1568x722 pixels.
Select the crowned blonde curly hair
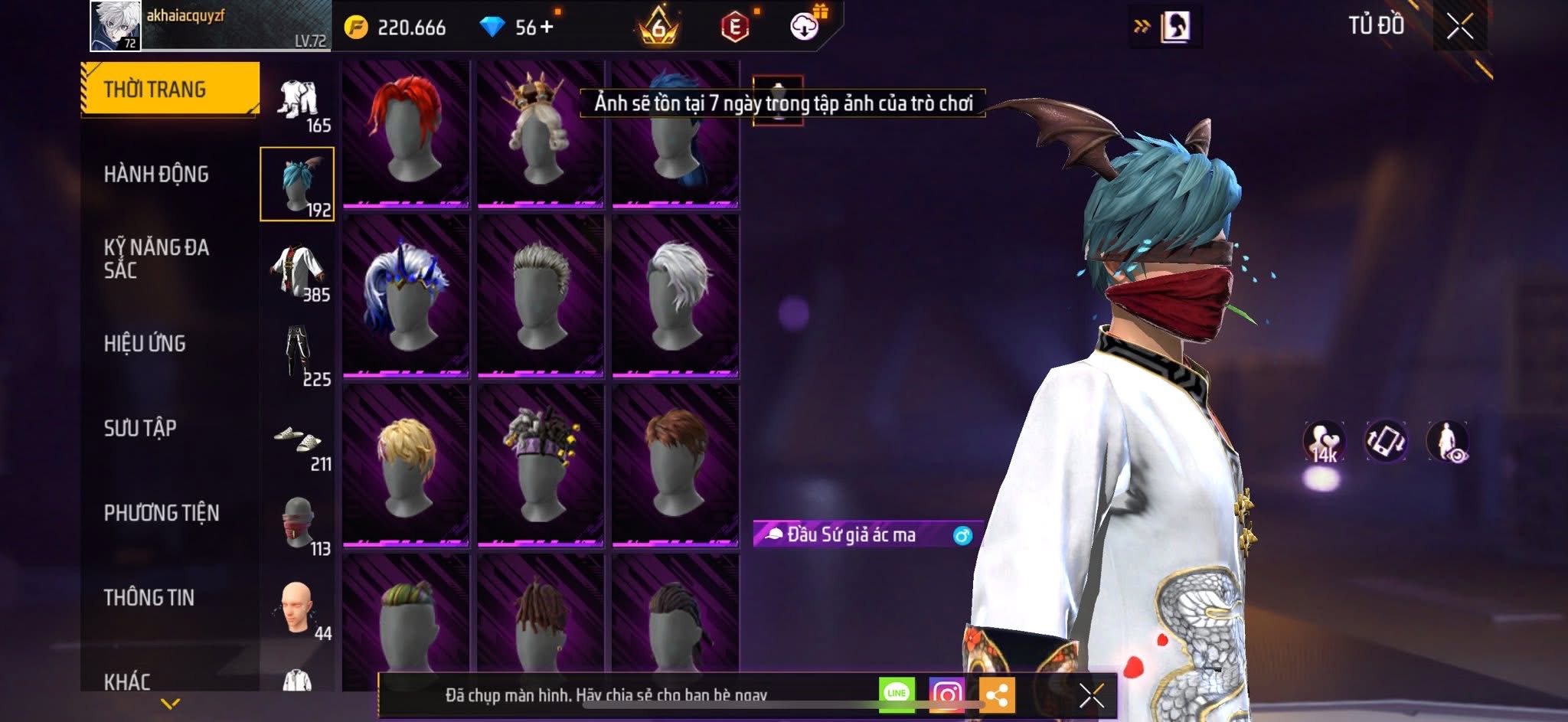540,133
